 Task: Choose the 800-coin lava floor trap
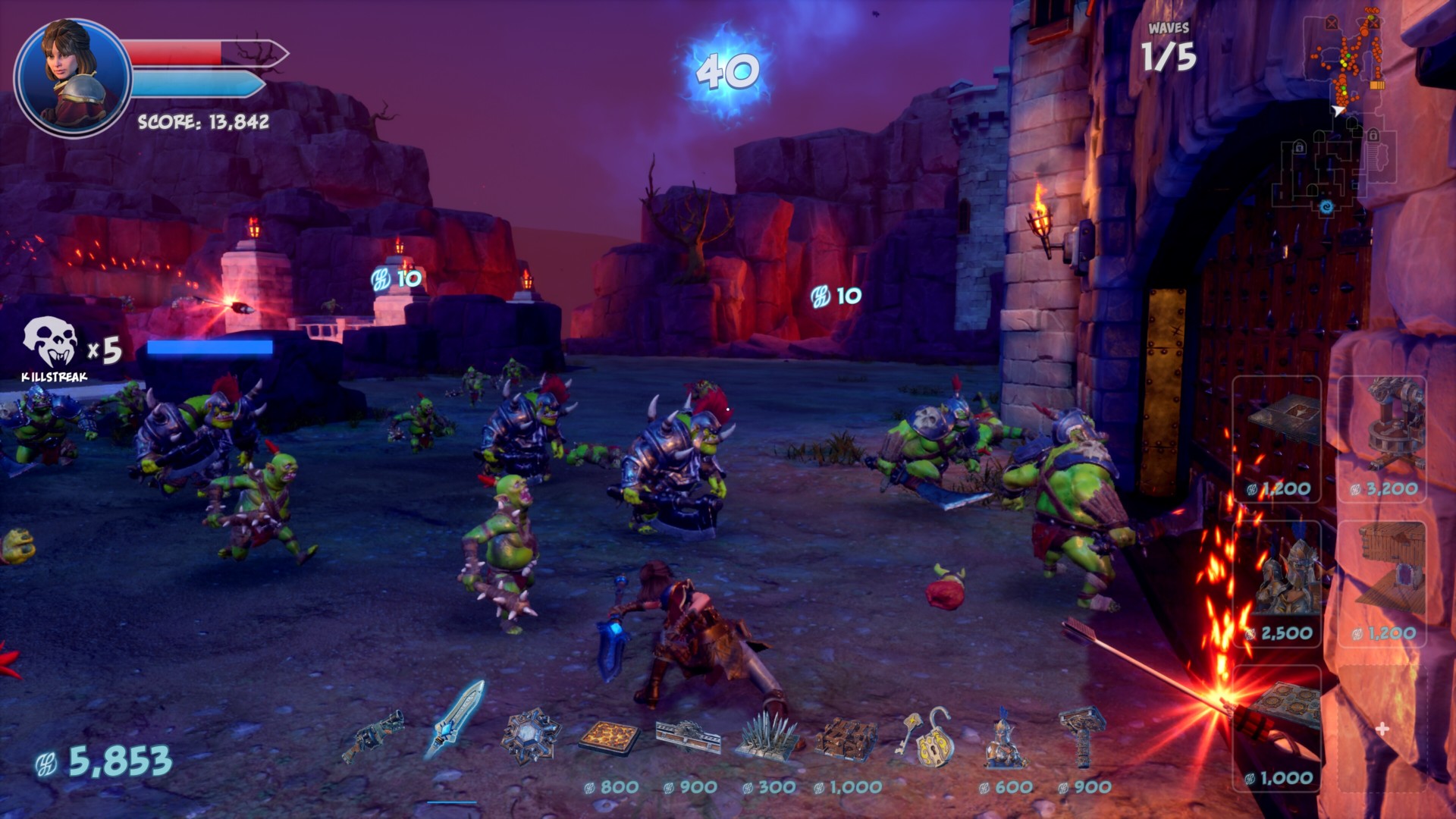coord(610,738)
